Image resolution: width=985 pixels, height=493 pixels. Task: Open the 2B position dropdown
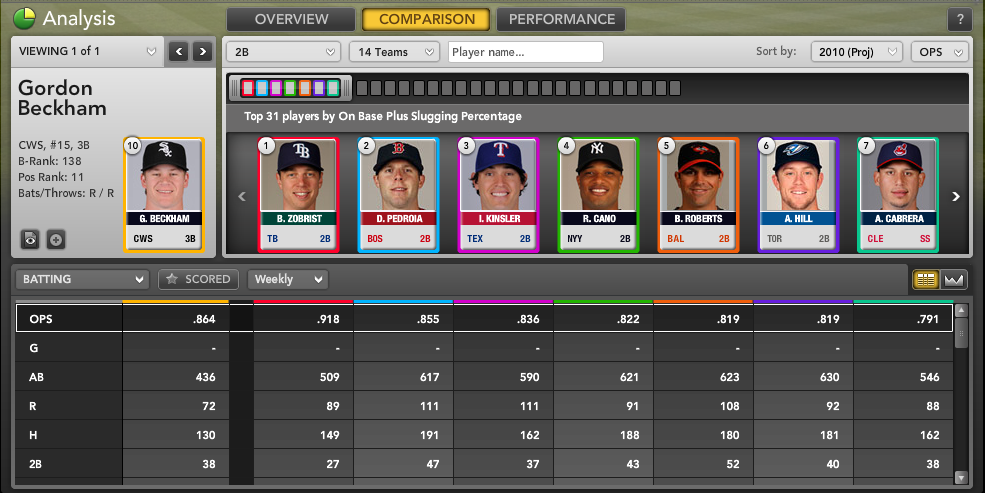285,52
